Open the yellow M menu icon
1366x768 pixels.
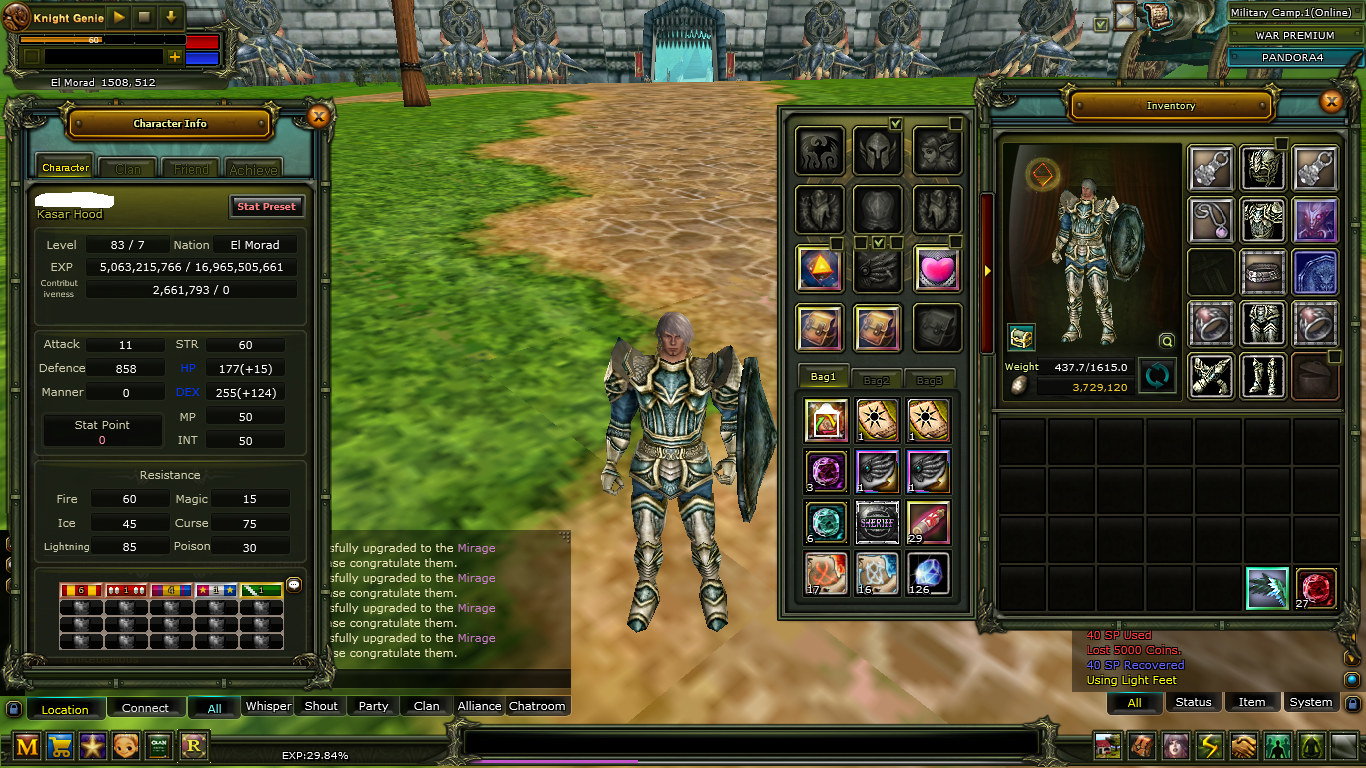tap(27, 746)
